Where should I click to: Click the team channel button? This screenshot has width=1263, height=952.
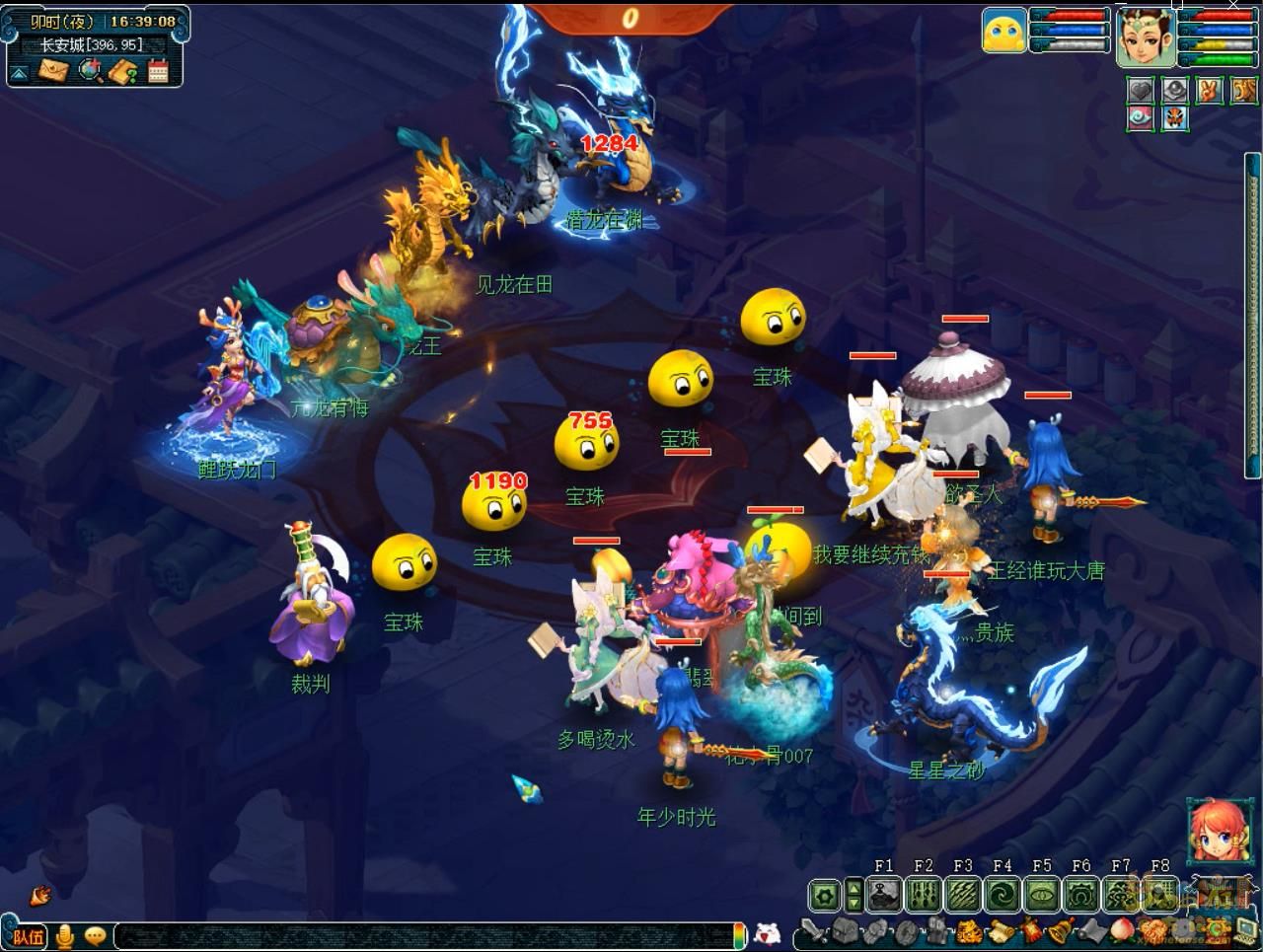click(28, 936)
